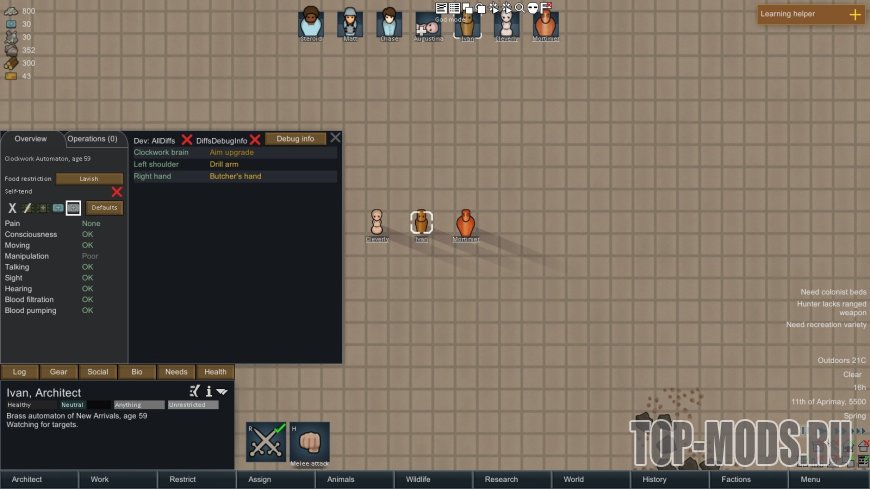
Task: Open the Lavish food restriction dropdown
Action: 89,179
